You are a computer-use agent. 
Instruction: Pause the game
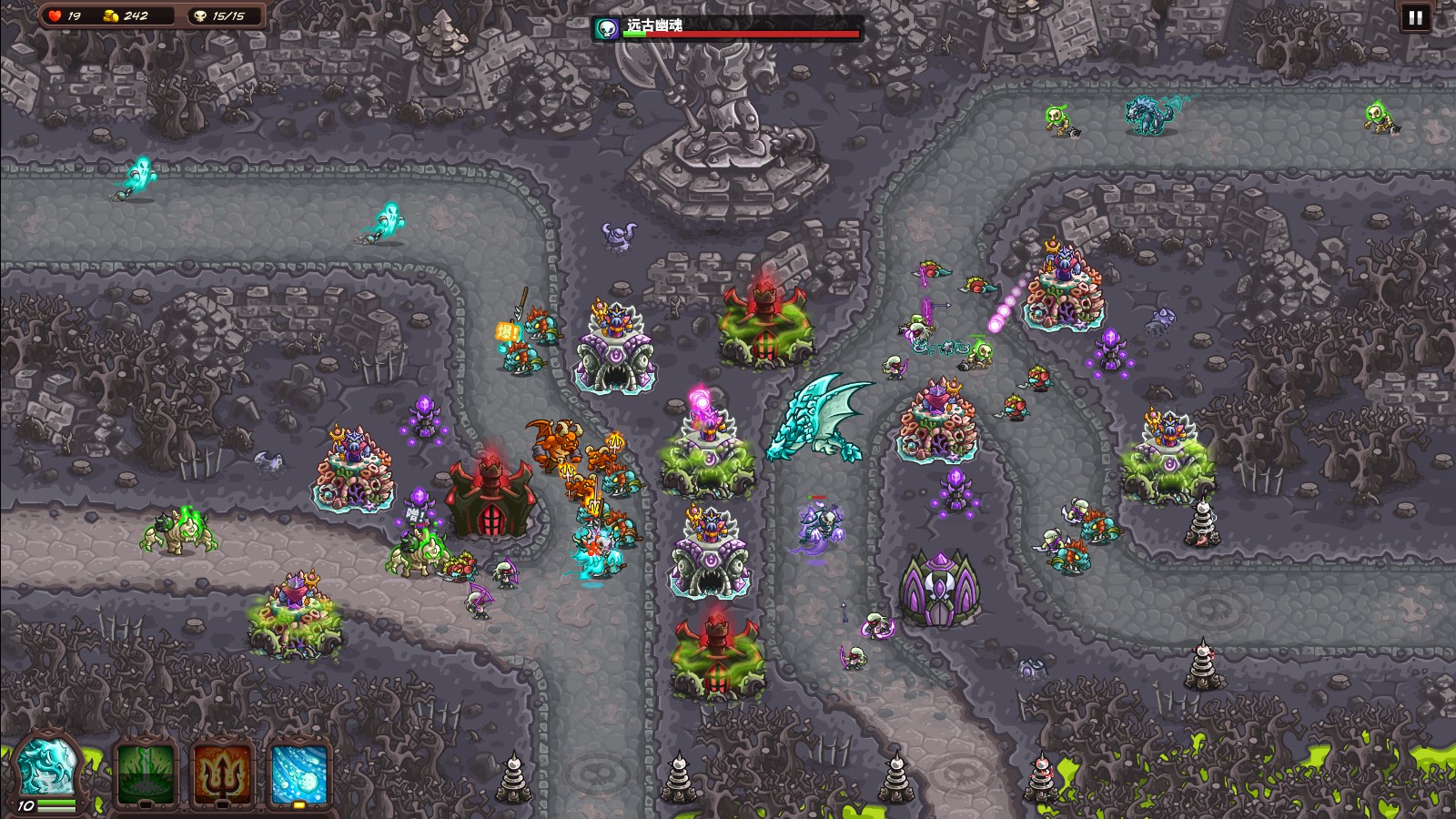click(x=1415, y=17)
